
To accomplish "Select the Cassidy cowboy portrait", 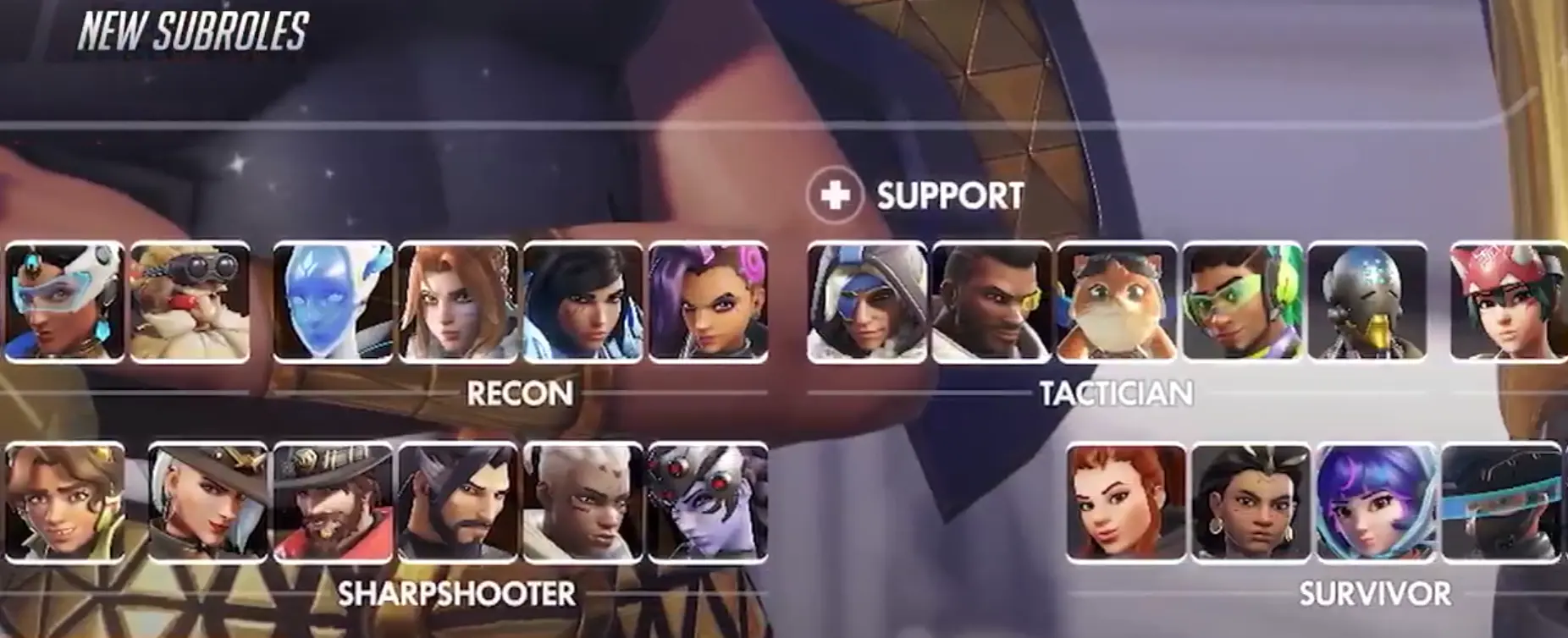I will (x=333, y=503).
